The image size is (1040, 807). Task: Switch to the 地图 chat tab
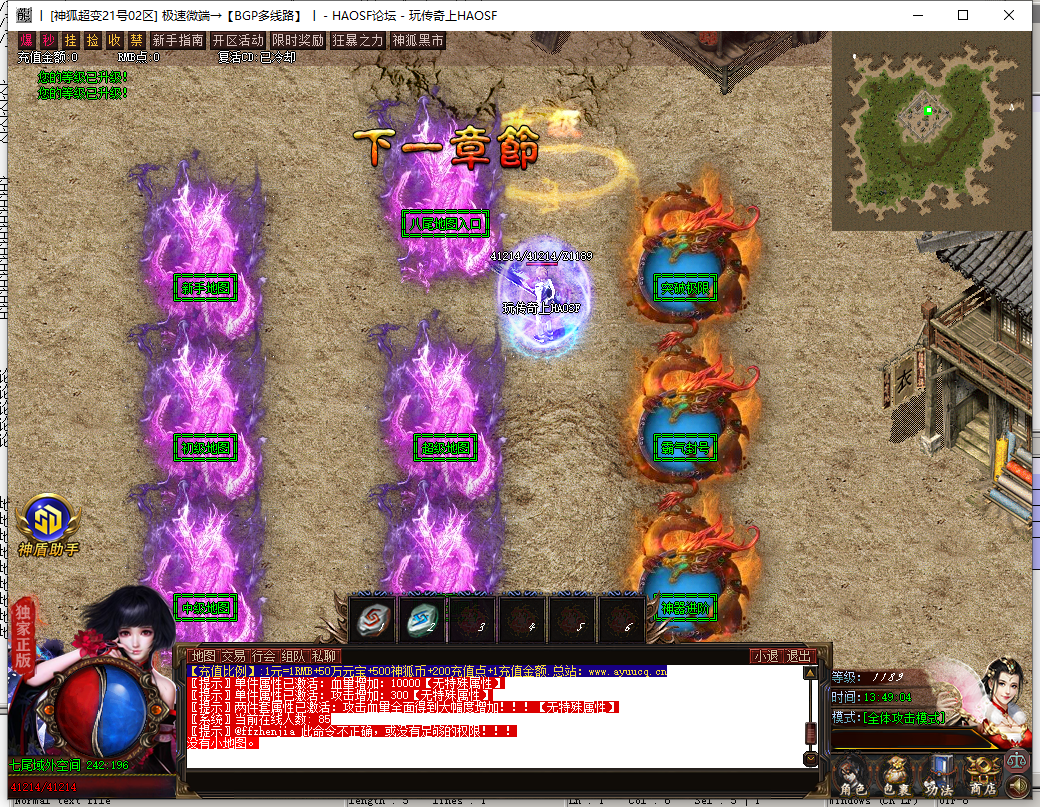(x=203, y=656)
